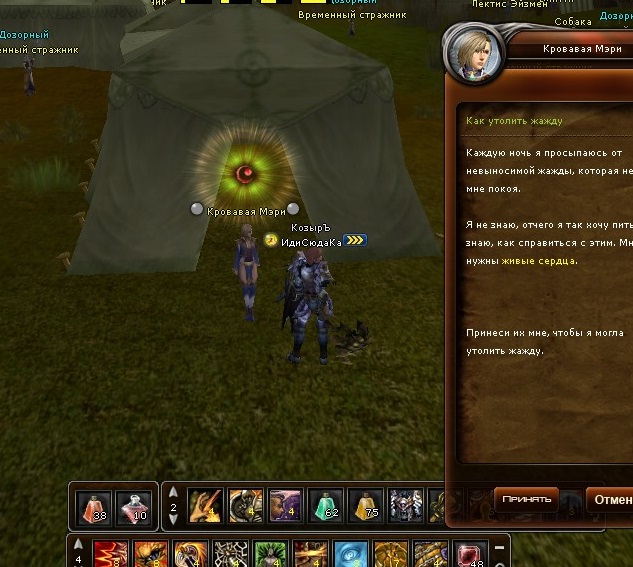Activate the purple face skill icon
The image size is (633, 567).
click(x=285, y=507)
